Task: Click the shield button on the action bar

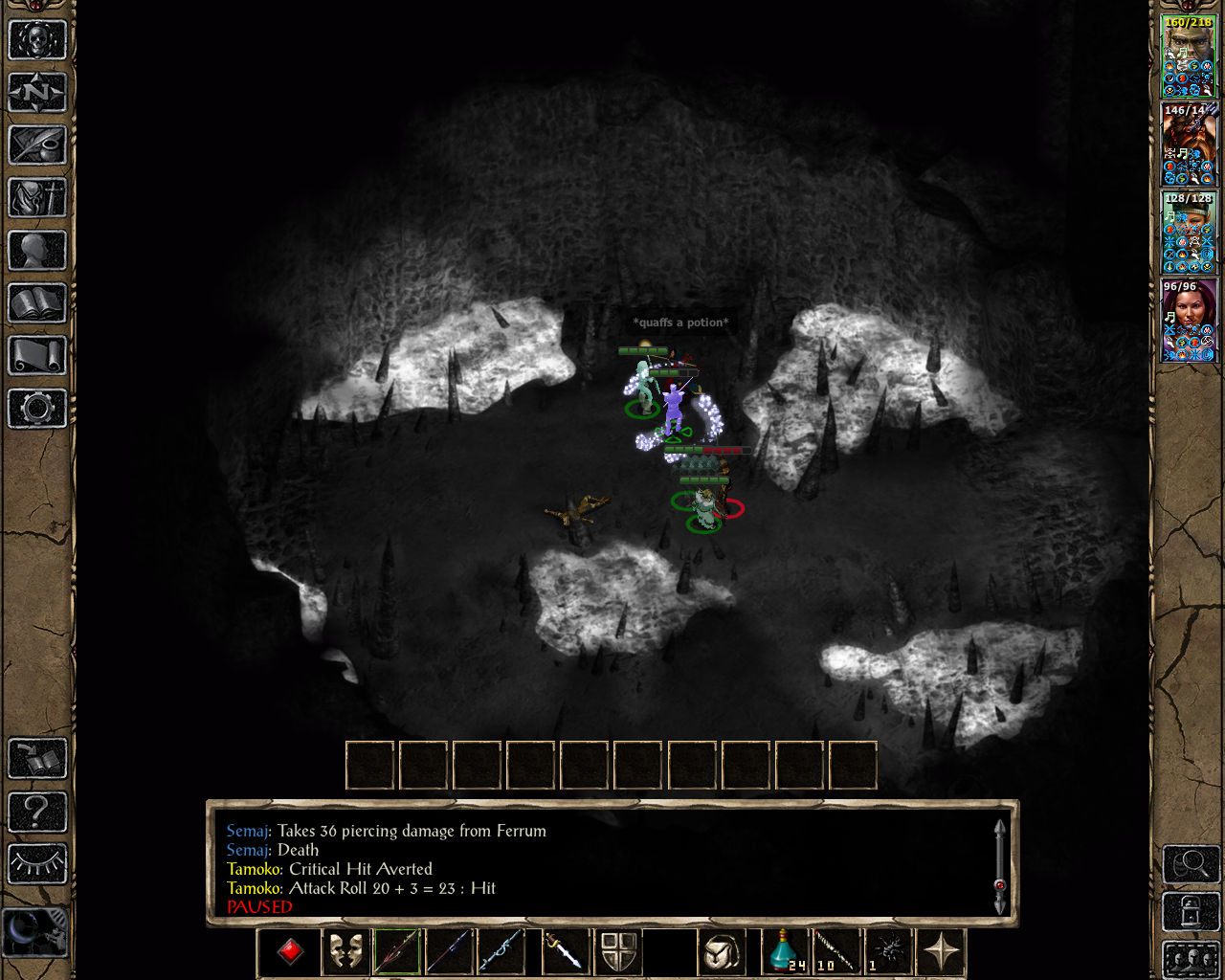Action: pyautogui.click(x=619, y=952)
